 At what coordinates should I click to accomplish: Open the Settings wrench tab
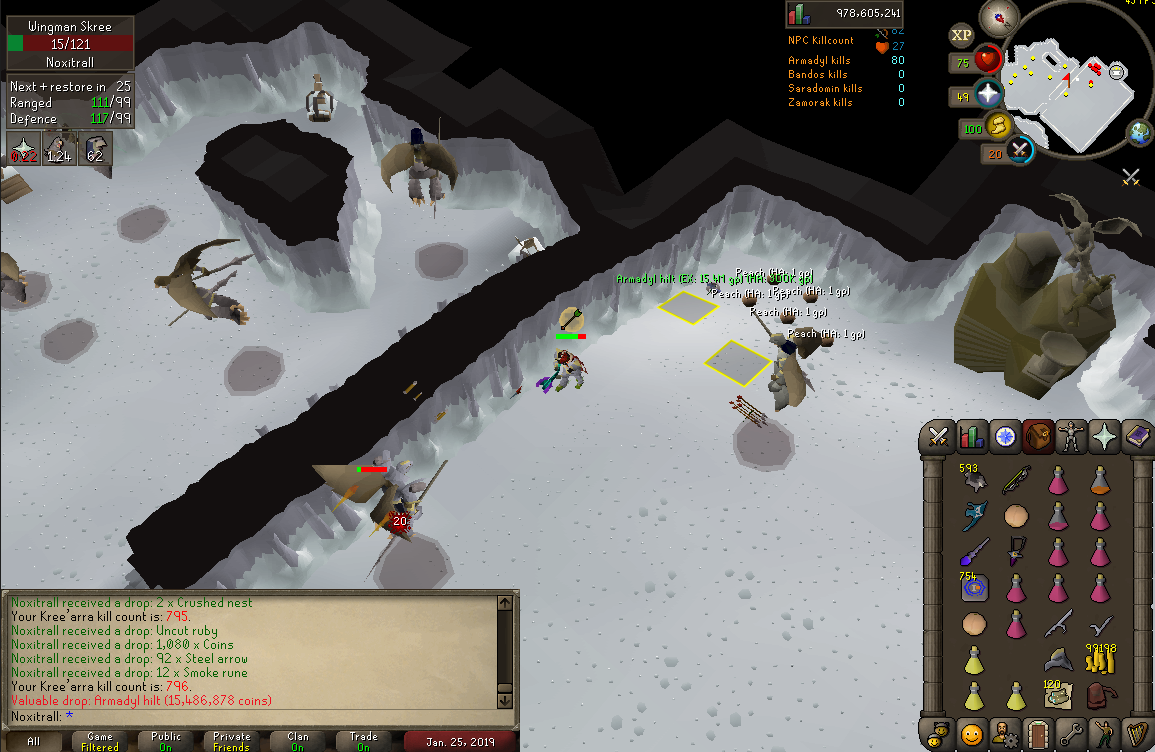pyautogui.click(x=1071, y=732)
